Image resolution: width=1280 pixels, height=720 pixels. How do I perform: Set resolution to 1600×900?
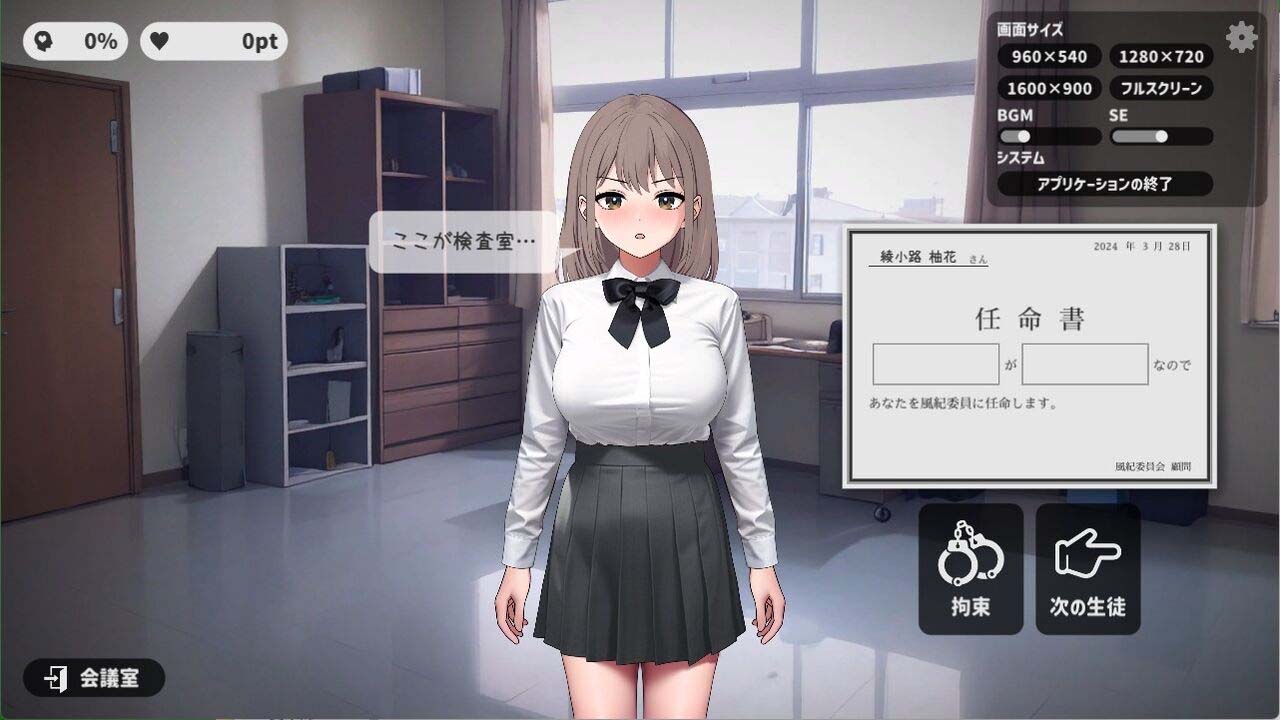pos(1047,88)
